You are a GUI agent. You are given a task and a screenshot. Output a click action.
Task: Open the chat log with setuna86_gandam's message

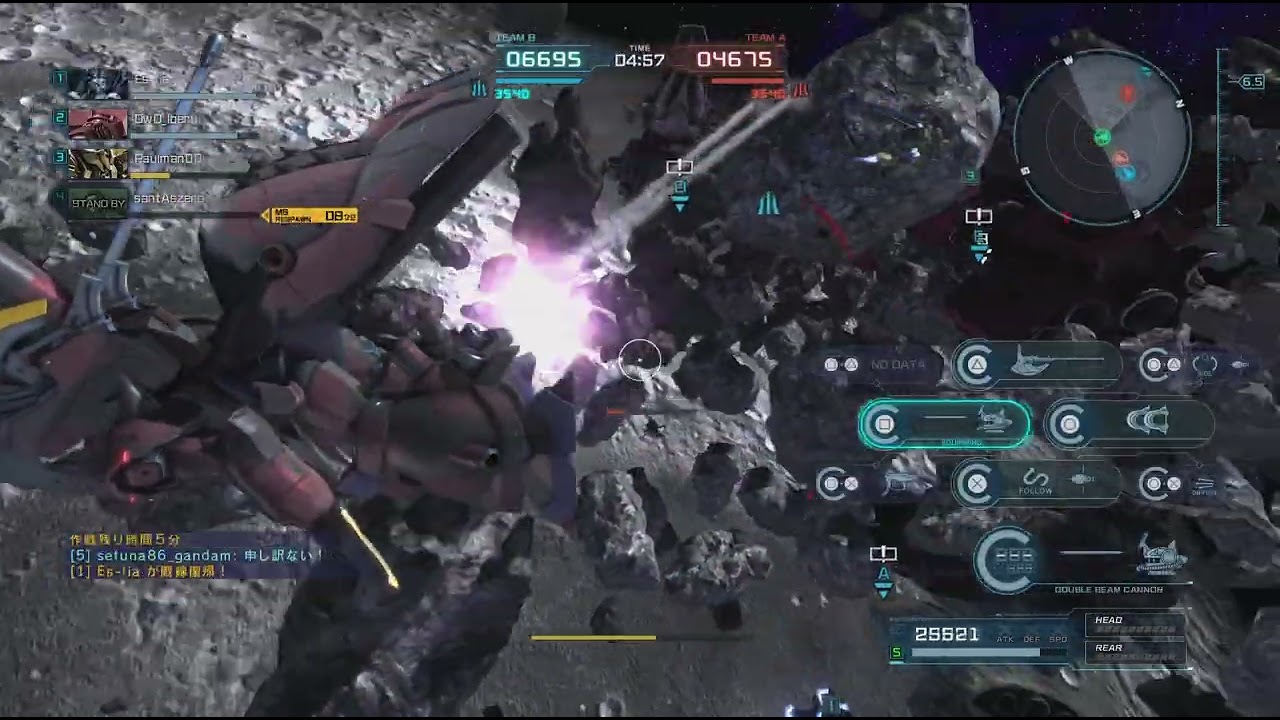tap(195, 556)
